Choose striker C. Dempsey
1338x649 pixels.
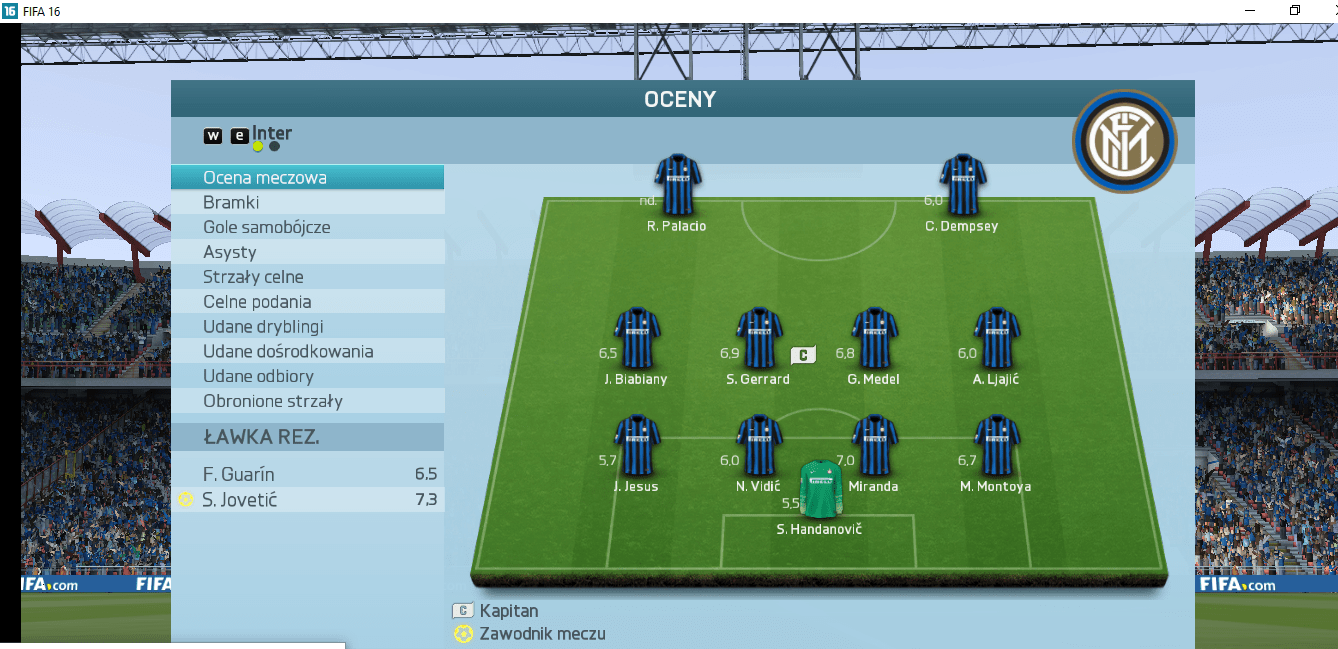[x=963, y=184]
